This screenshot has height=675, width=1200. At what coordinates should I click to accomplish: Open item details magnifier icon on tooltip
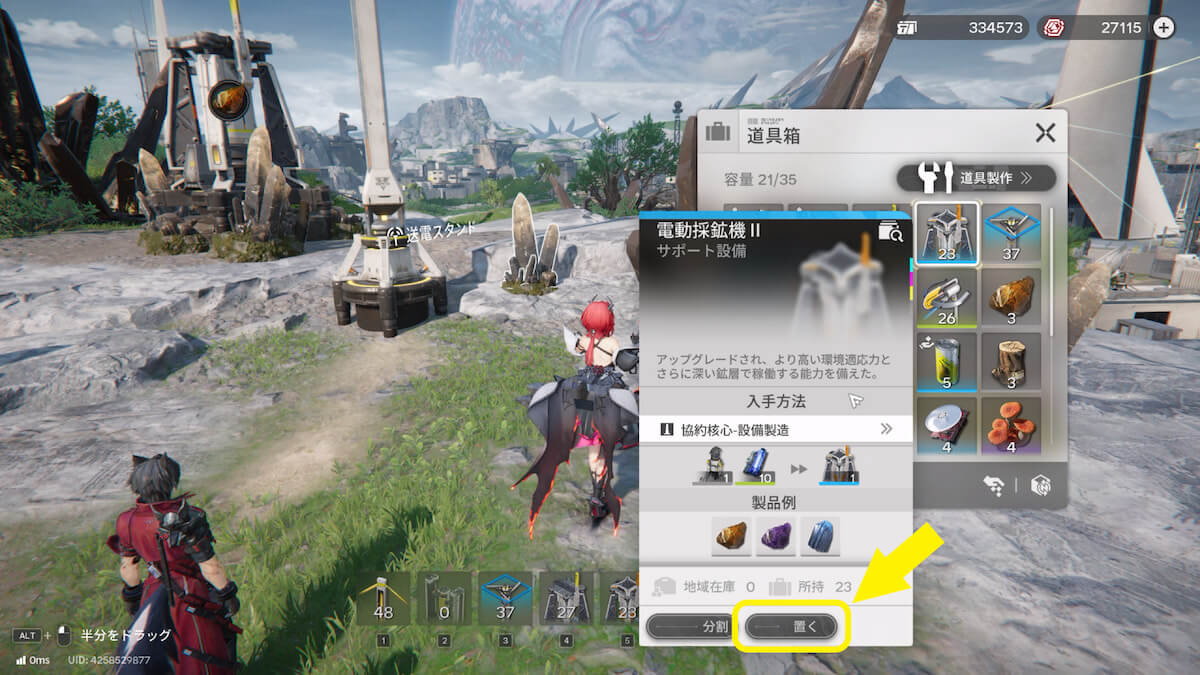coord(889,232)
